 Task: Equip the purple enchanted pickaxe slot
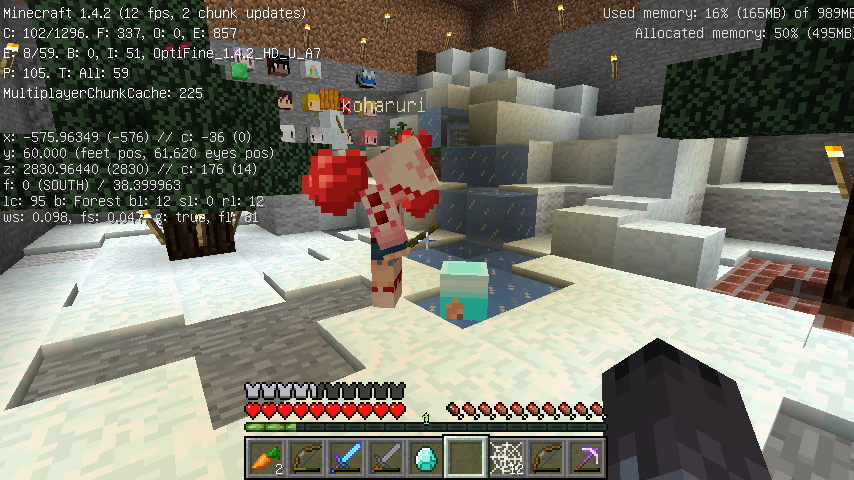pos(585,458)
